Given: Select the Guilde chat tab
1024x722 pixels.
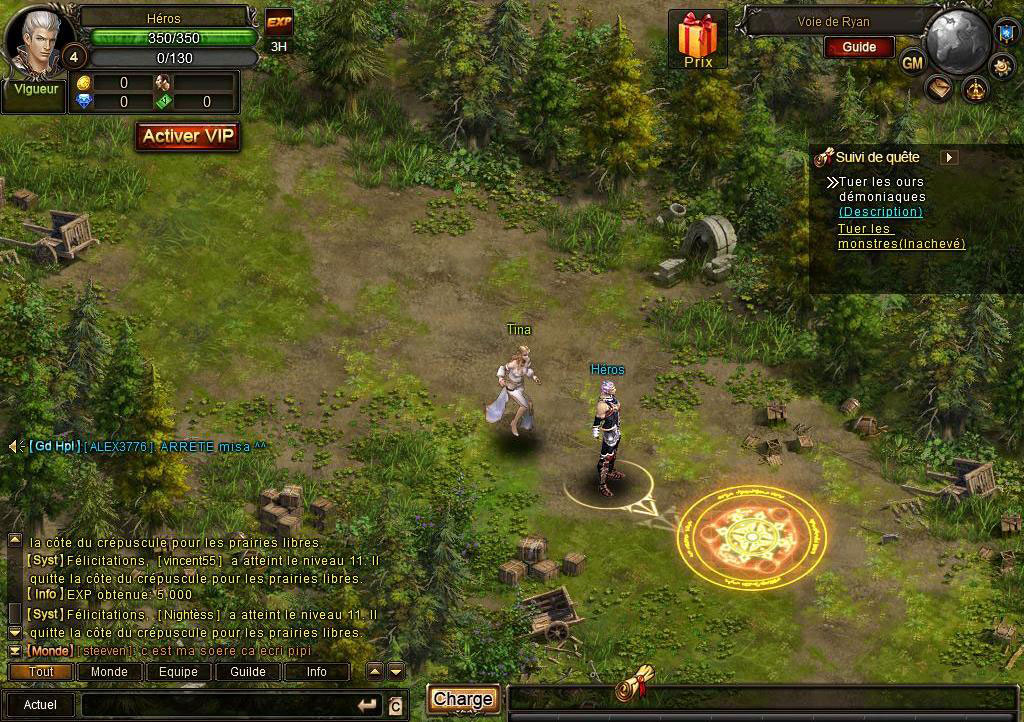Looking at the screenshot, I should [247, 672].
